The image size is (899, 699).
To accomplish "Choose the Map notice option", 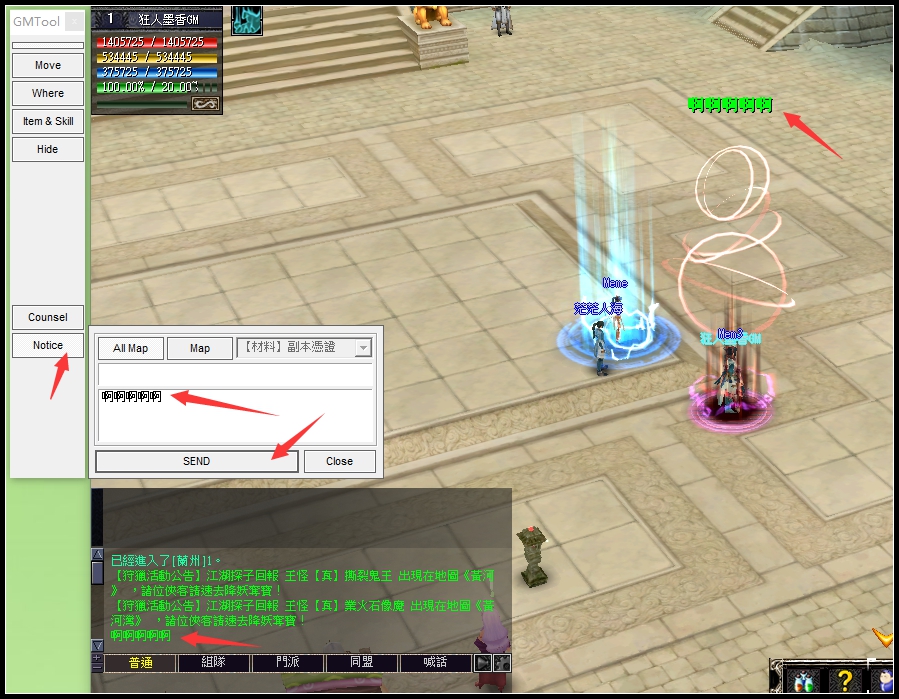I will coord(199,348).
